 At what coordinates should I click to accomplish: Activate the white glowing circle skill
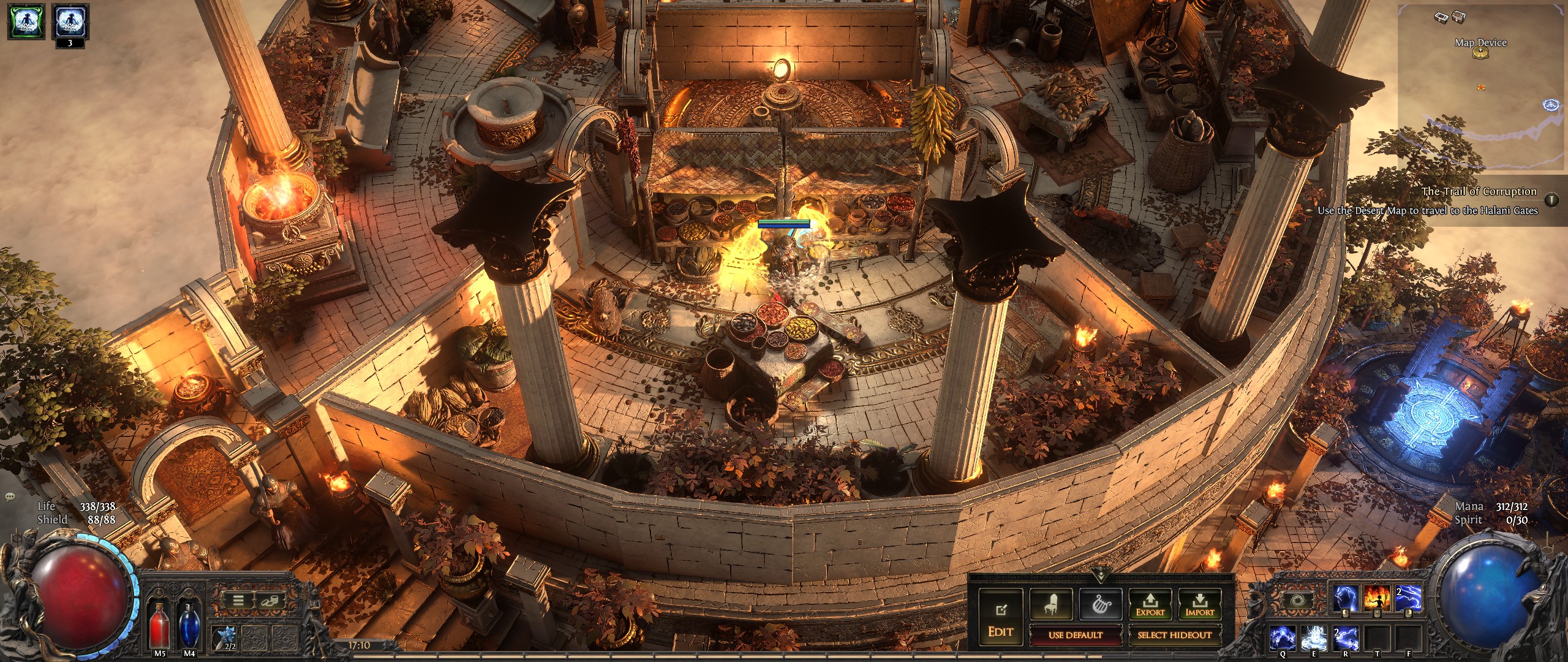[x=1313, y=637]
